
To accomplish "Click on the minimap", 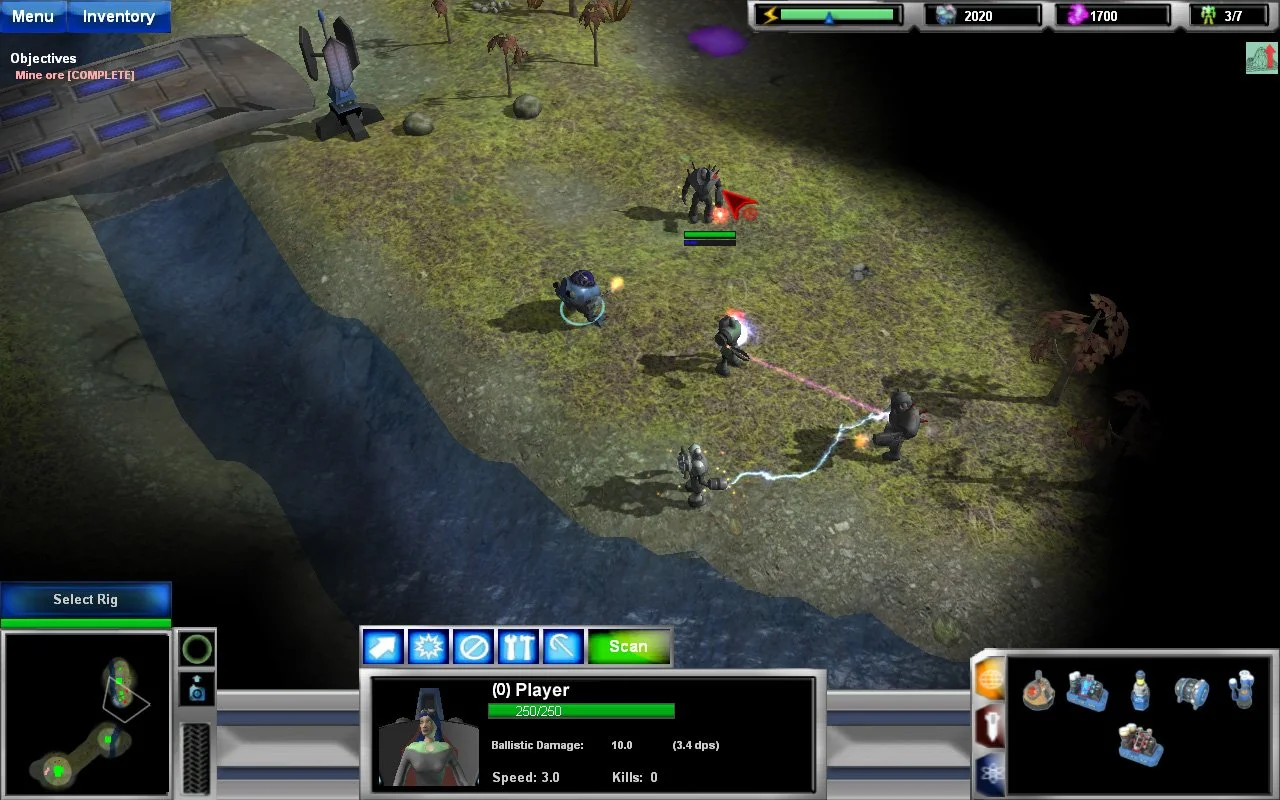I will pyautogui.click(x=86, y=712).
